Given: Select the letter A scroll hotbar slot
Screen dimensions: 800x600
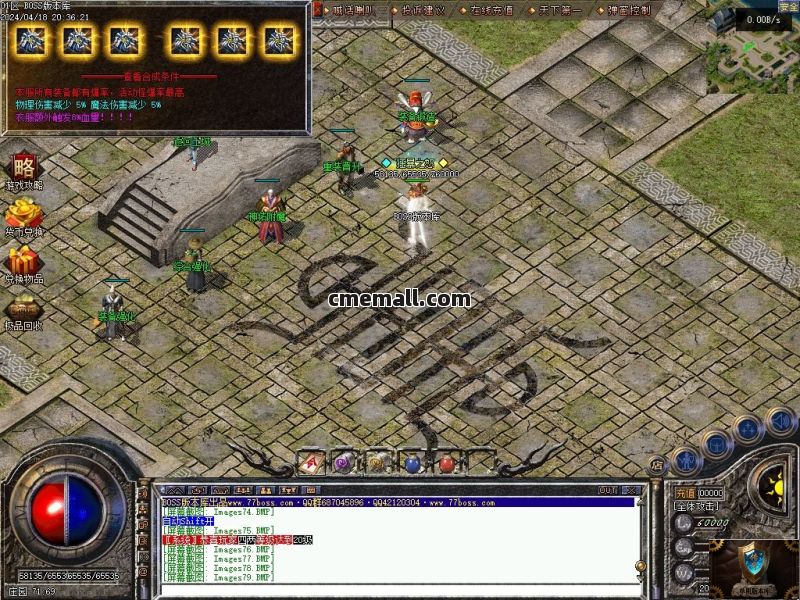Looking at the screenshot, I should (310, 462).
